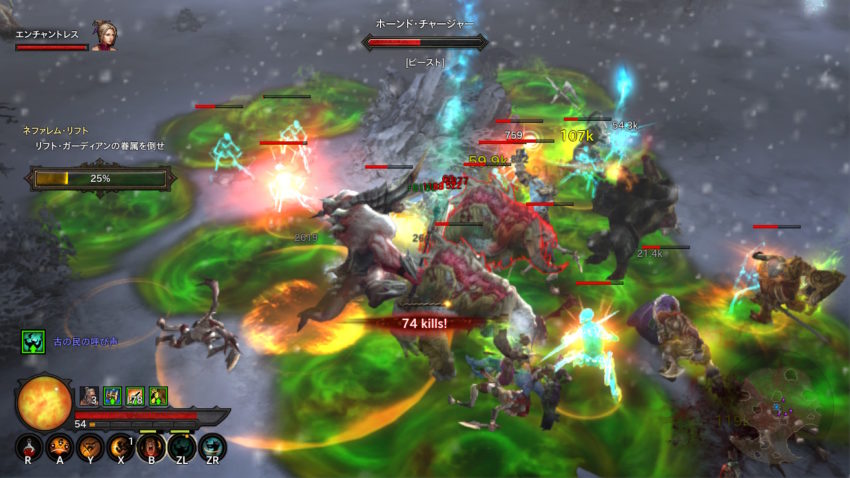Cast the charge skill in the X slot
850x478 pixels.
pyautogui.click(x=121, y=446)
